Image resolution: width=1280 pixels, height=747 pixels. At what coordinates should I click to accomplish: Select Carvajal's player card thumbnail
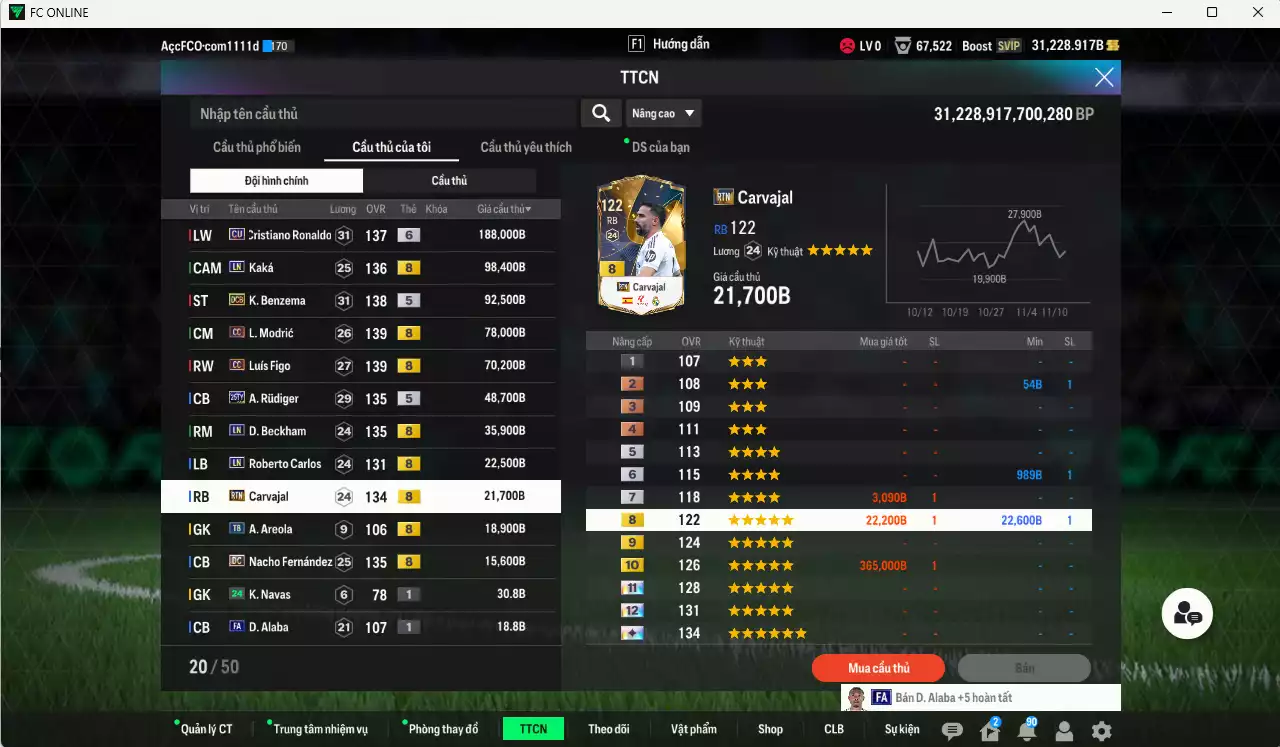pos(640,245)
